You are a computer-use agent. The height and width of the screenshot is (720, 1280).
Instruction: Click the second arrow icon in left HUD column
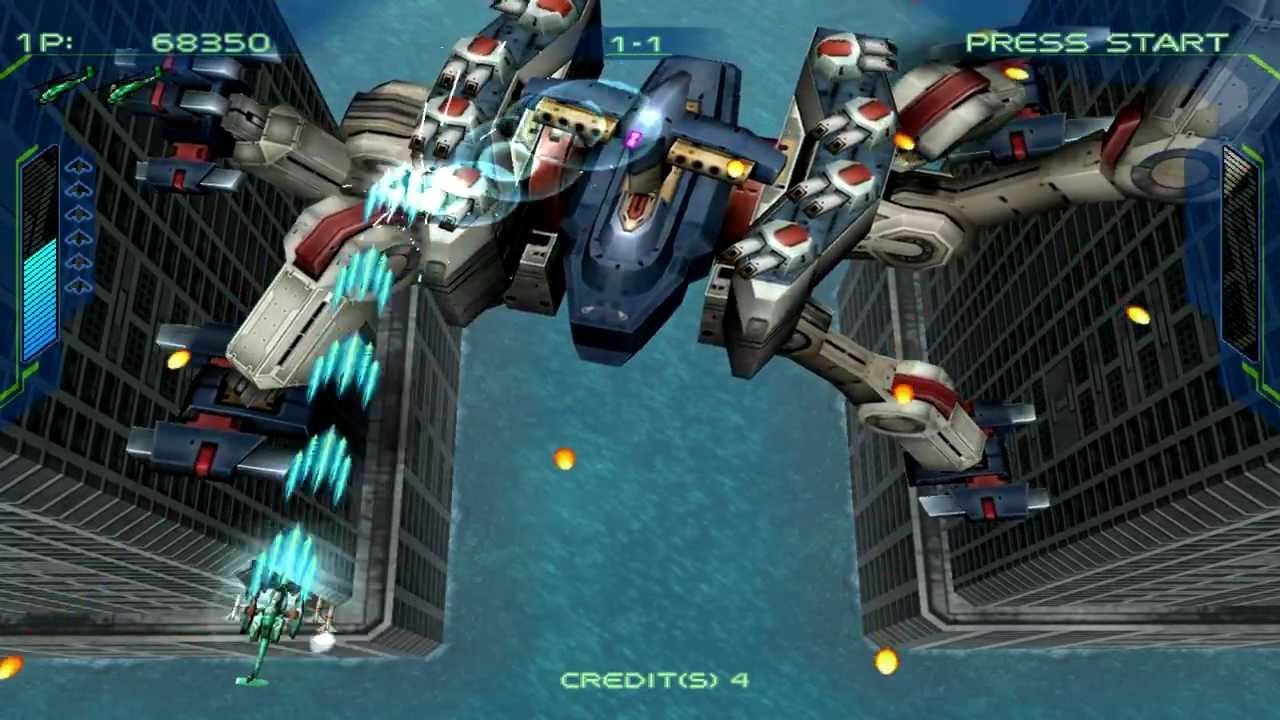(80, 189)
